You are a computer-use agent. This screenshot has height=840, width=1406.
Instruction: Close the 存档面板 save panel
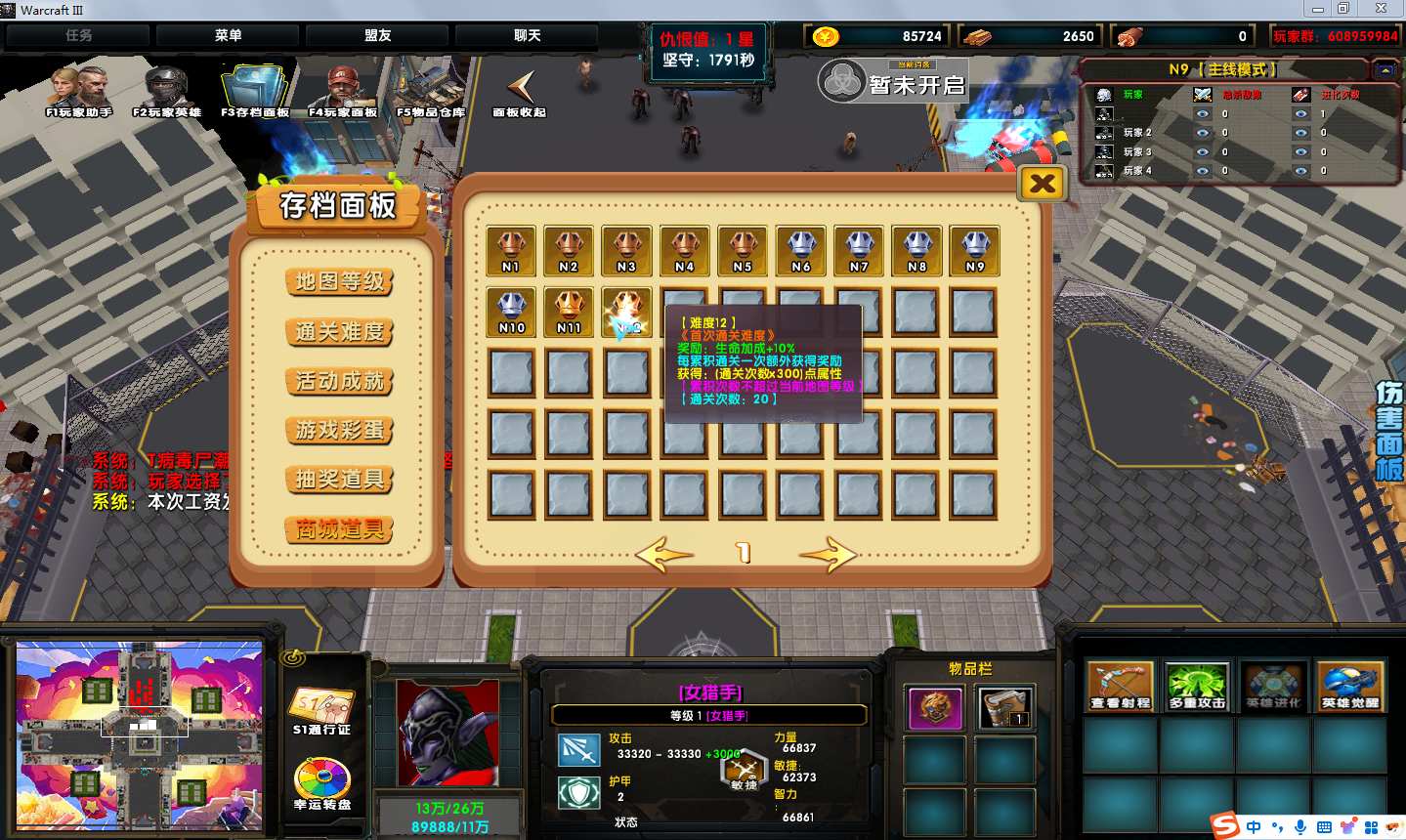click(x=1042, y=183)
